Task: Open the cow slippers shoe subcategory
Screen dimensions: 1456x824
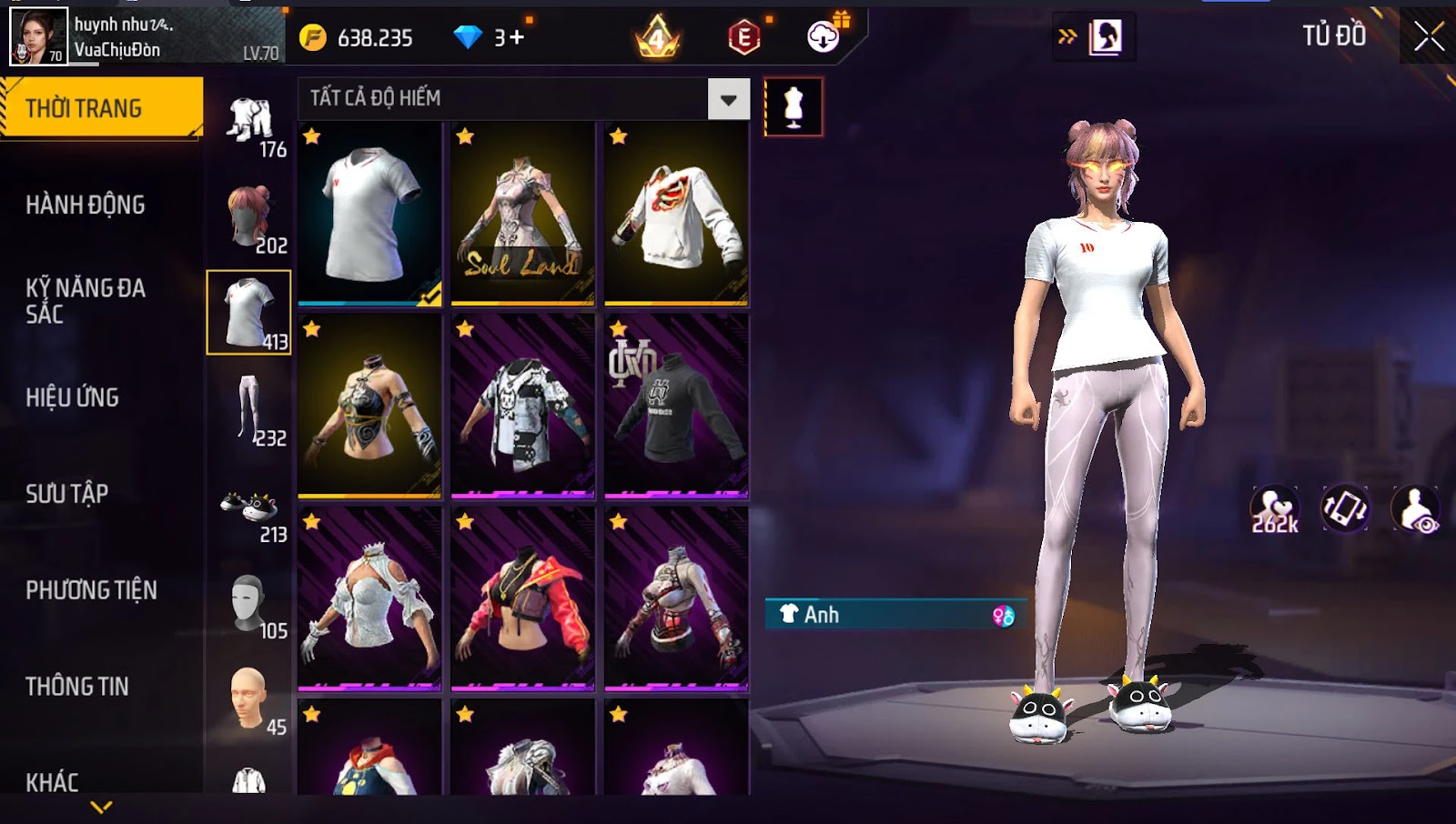Action: (249, 506)
